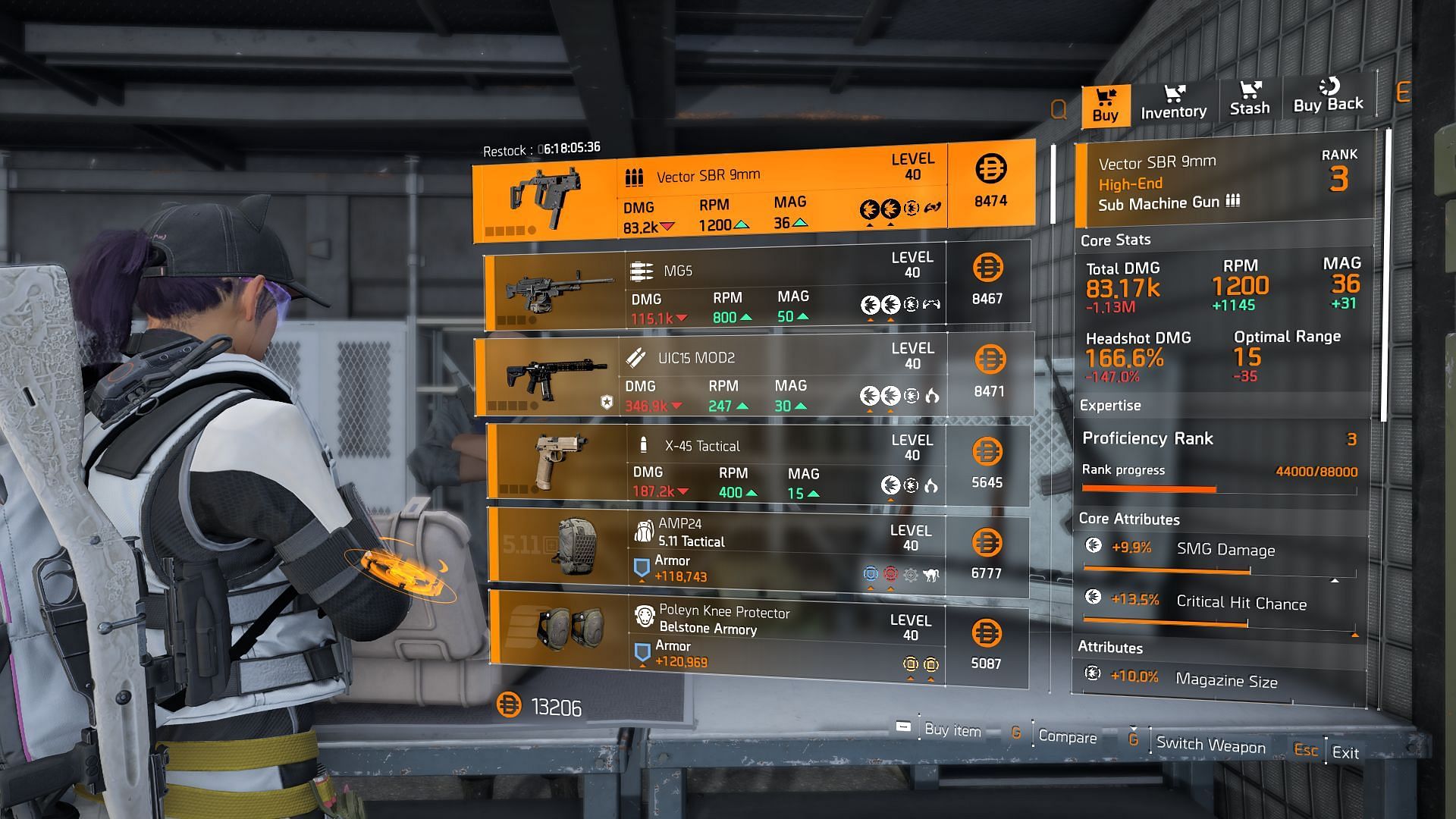
Task: Switch to the Buy tab
Action: [1105, 105]
